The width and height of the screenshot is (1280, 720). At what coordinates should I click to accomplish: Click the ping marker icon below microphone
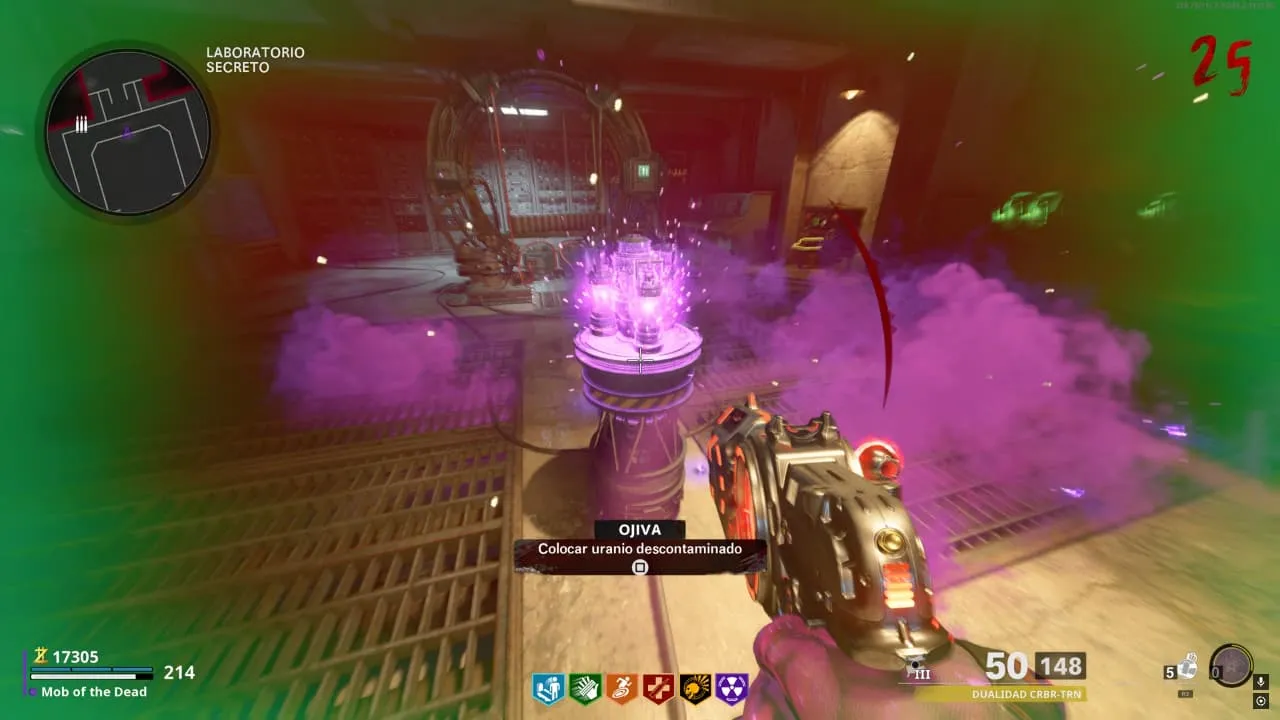tap(1261, 700)
